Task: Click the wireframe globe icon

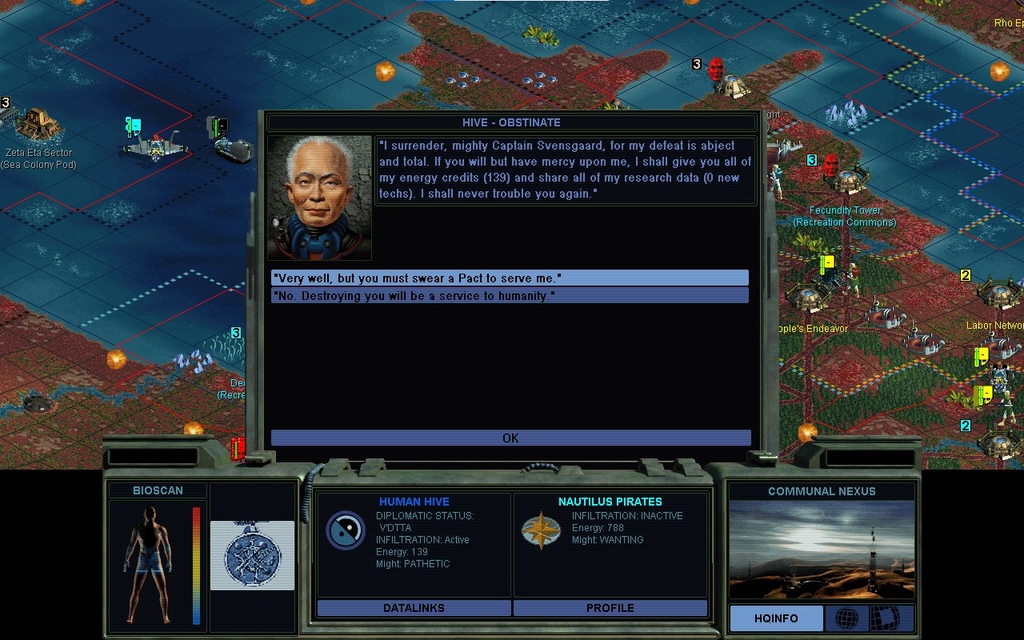Action: (846, 618)
